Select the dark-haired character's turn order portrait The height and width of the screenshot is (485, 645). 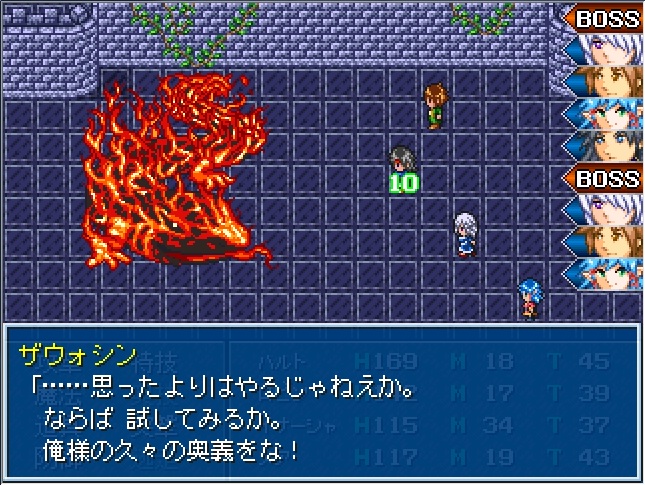(x=603, y=145)
